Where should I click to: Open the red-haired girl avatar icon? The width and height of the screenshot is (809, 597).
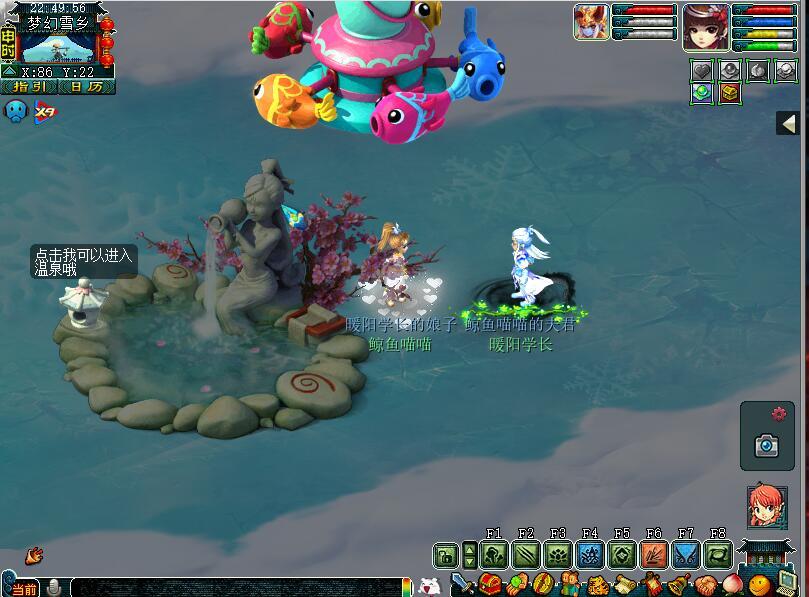pyautogui.click(x=767, y=506)
